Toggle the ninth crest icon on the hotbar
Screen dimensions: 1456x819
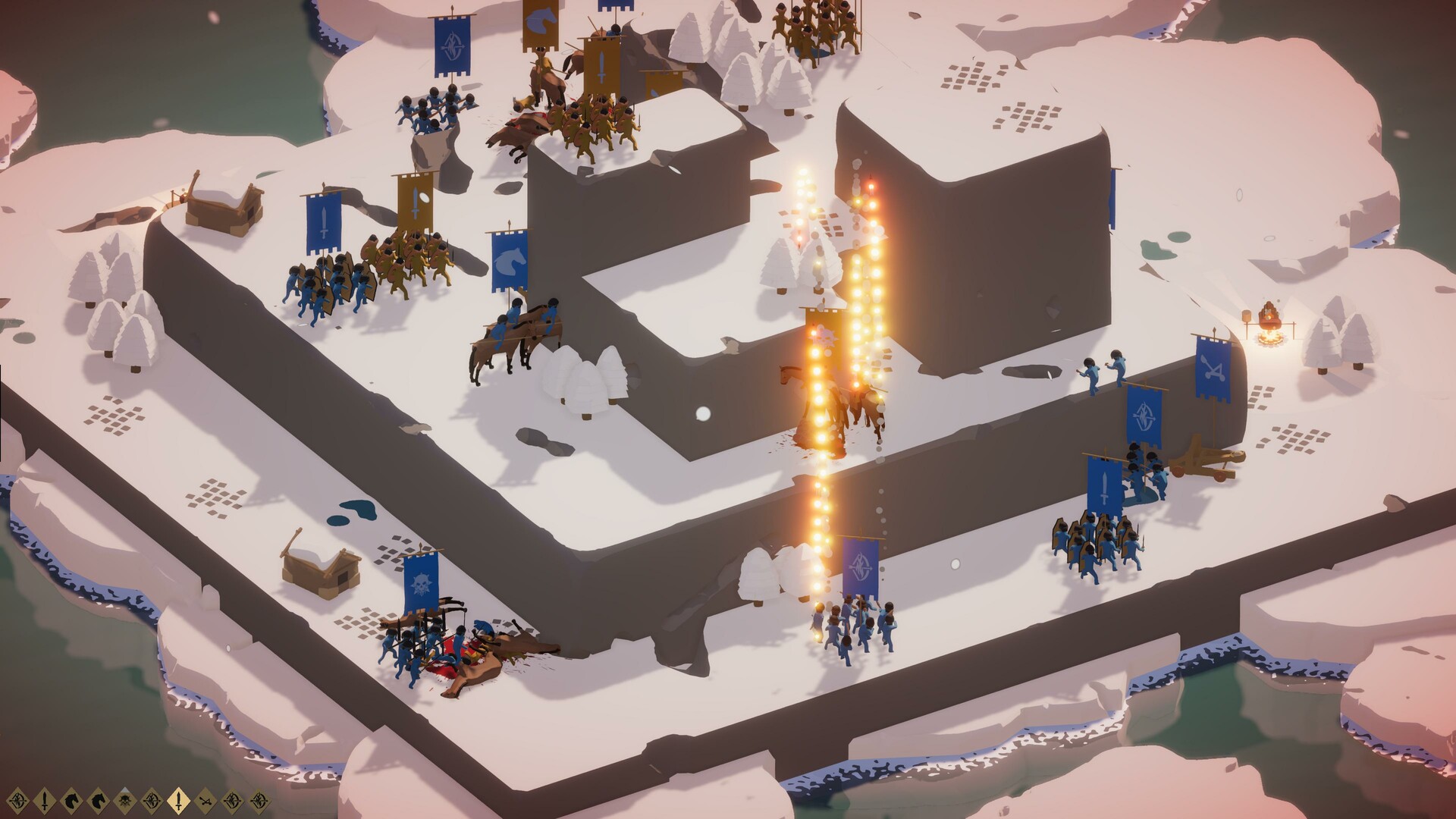coord(231,799)
